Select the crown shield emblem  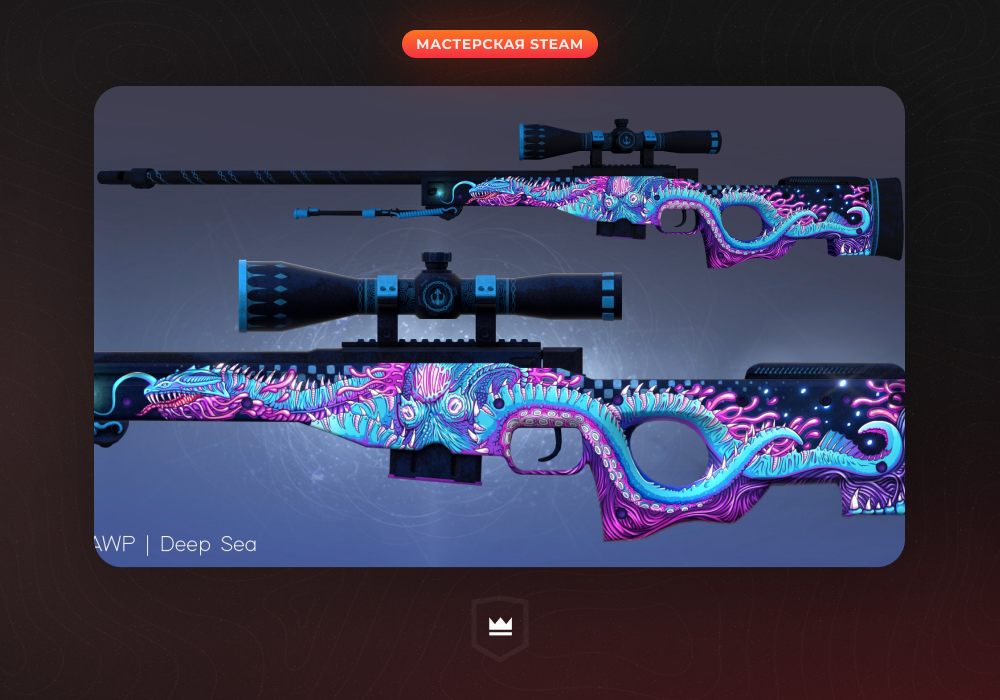pos(499,628)
